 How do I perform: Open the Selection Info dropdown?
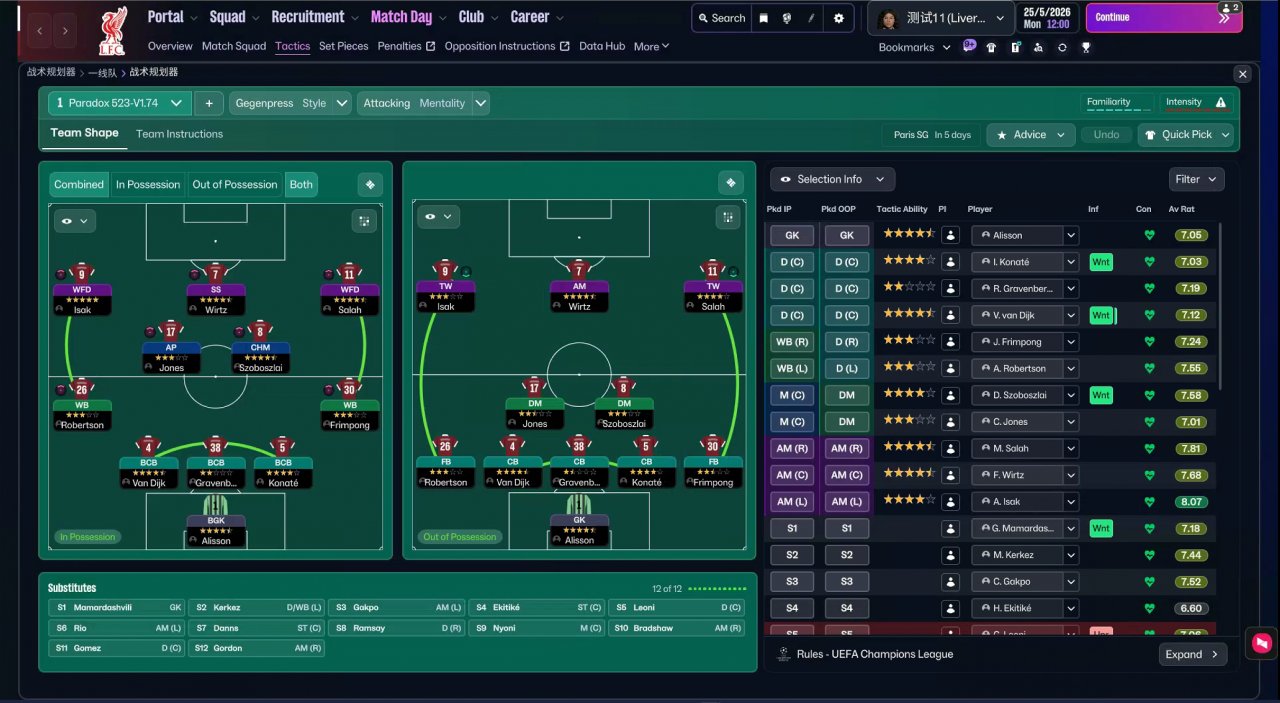[832, 179]
